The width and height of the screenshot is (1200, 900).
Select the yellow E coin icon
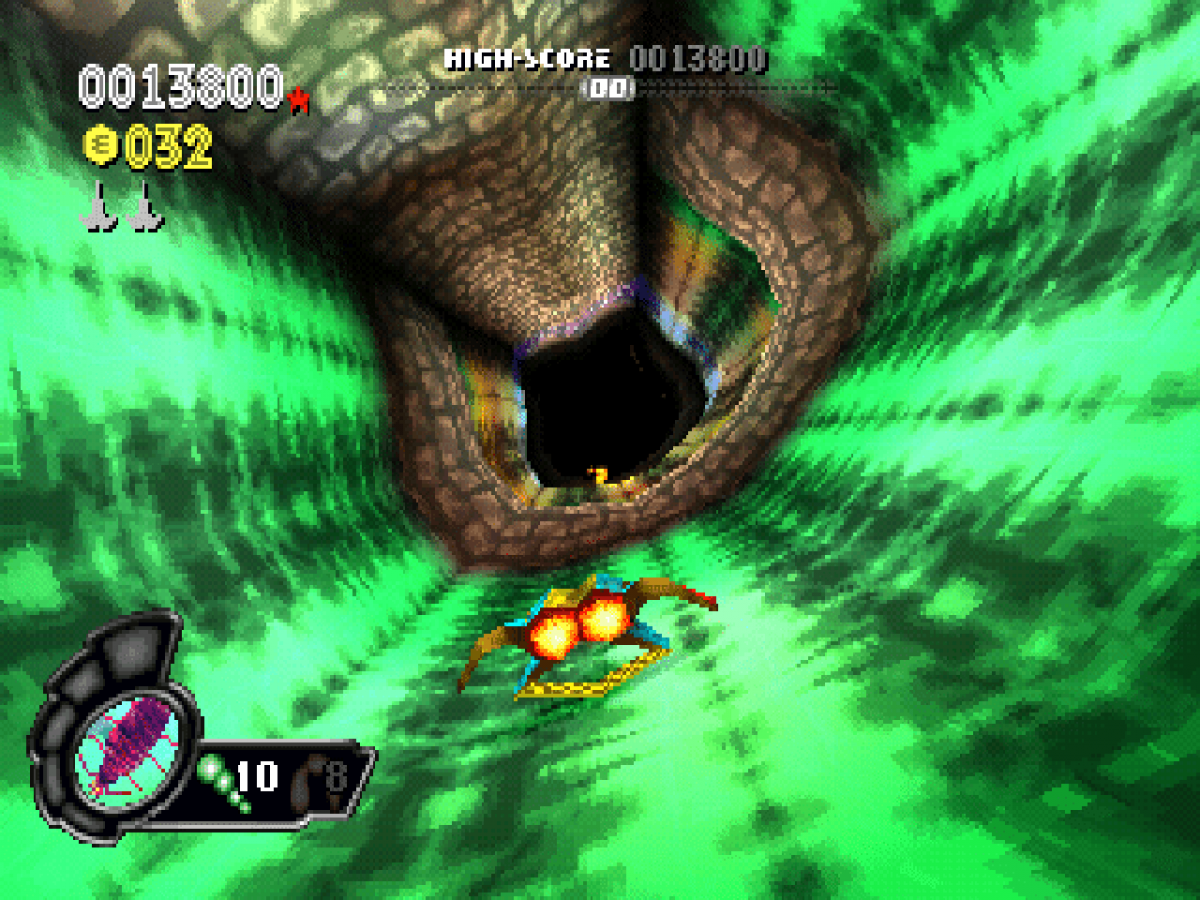coord(100,149)
